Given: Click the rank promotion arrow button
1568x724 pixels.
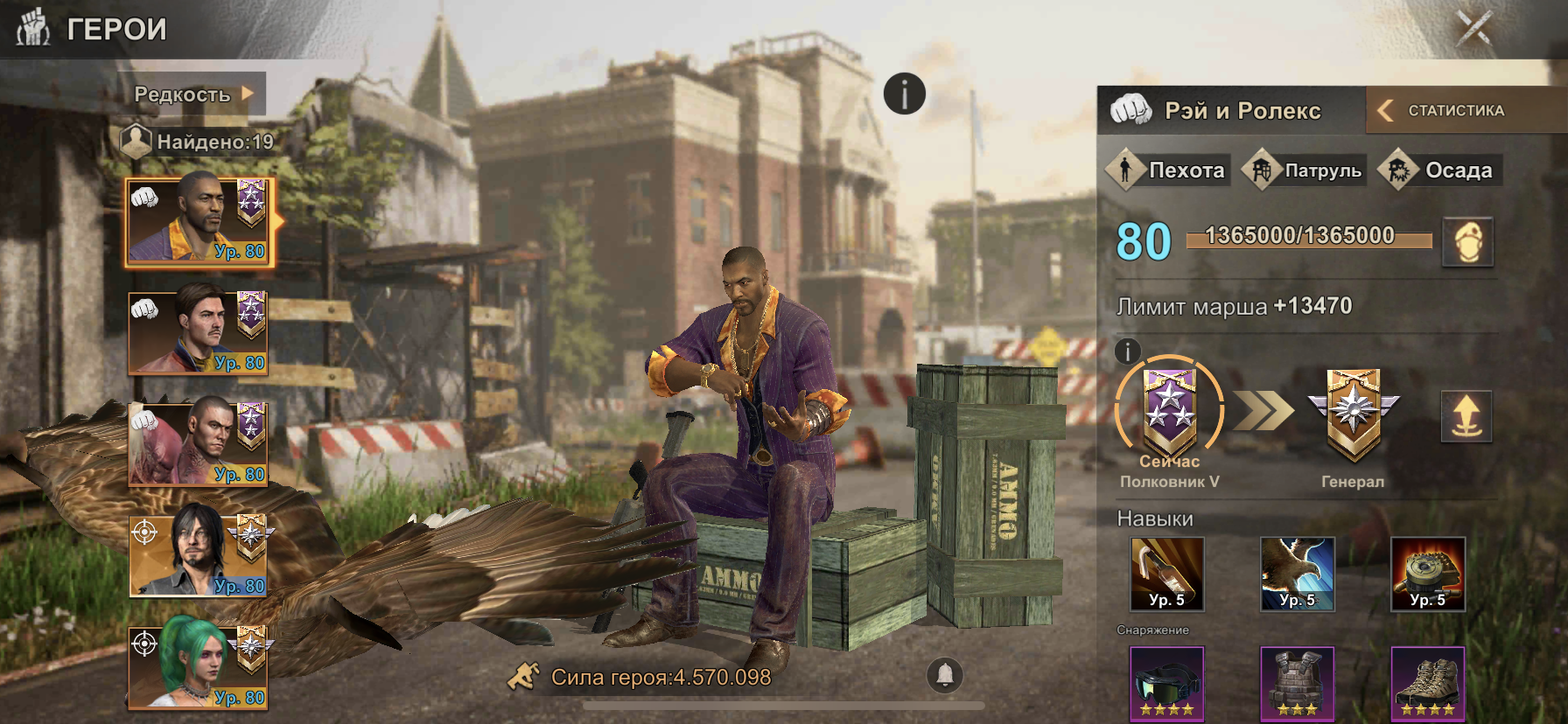Looking at the screenshot, I should 1466,416.
